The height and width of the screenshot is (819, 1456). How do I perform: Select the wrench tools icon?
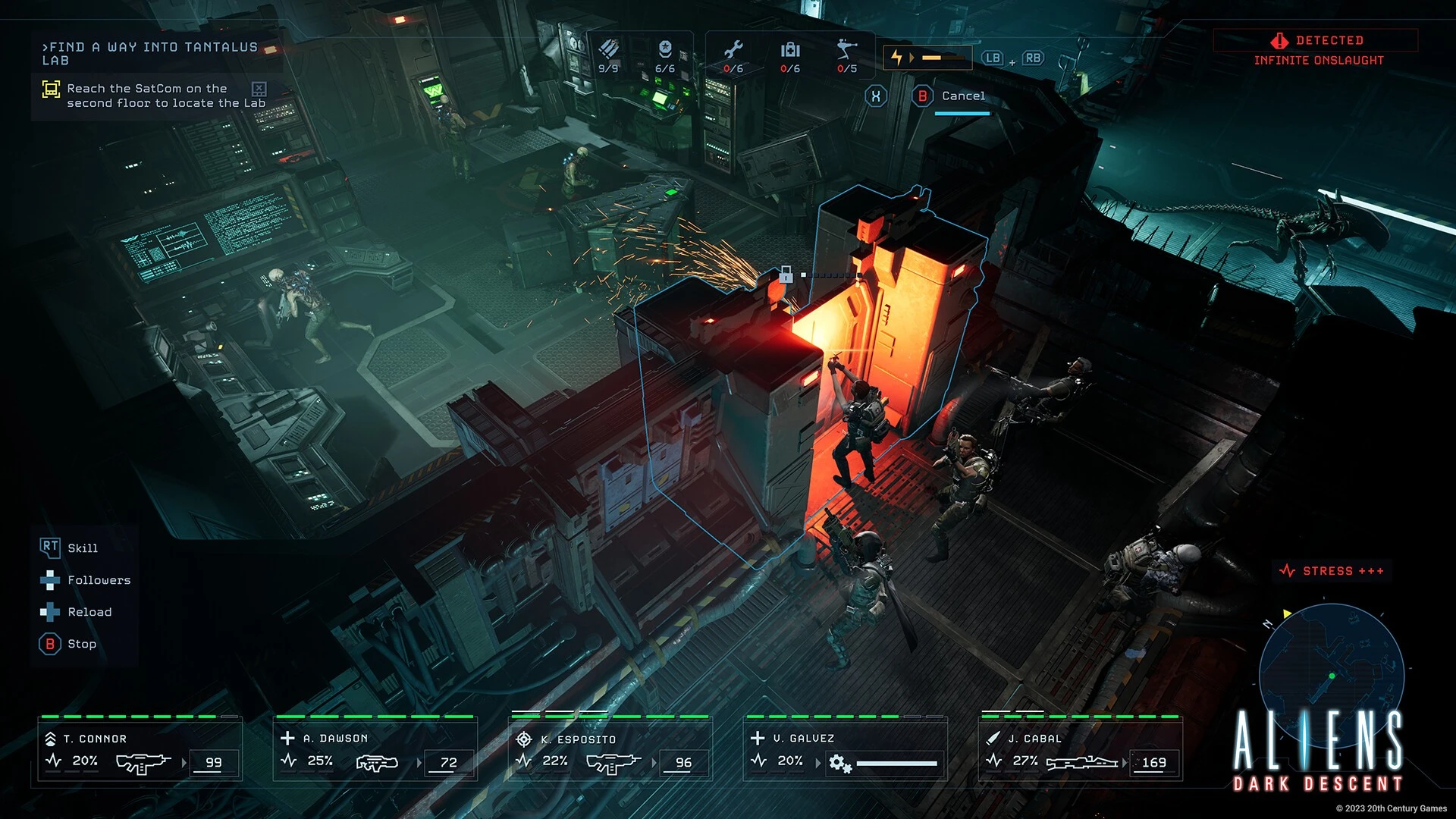(733, 56)
